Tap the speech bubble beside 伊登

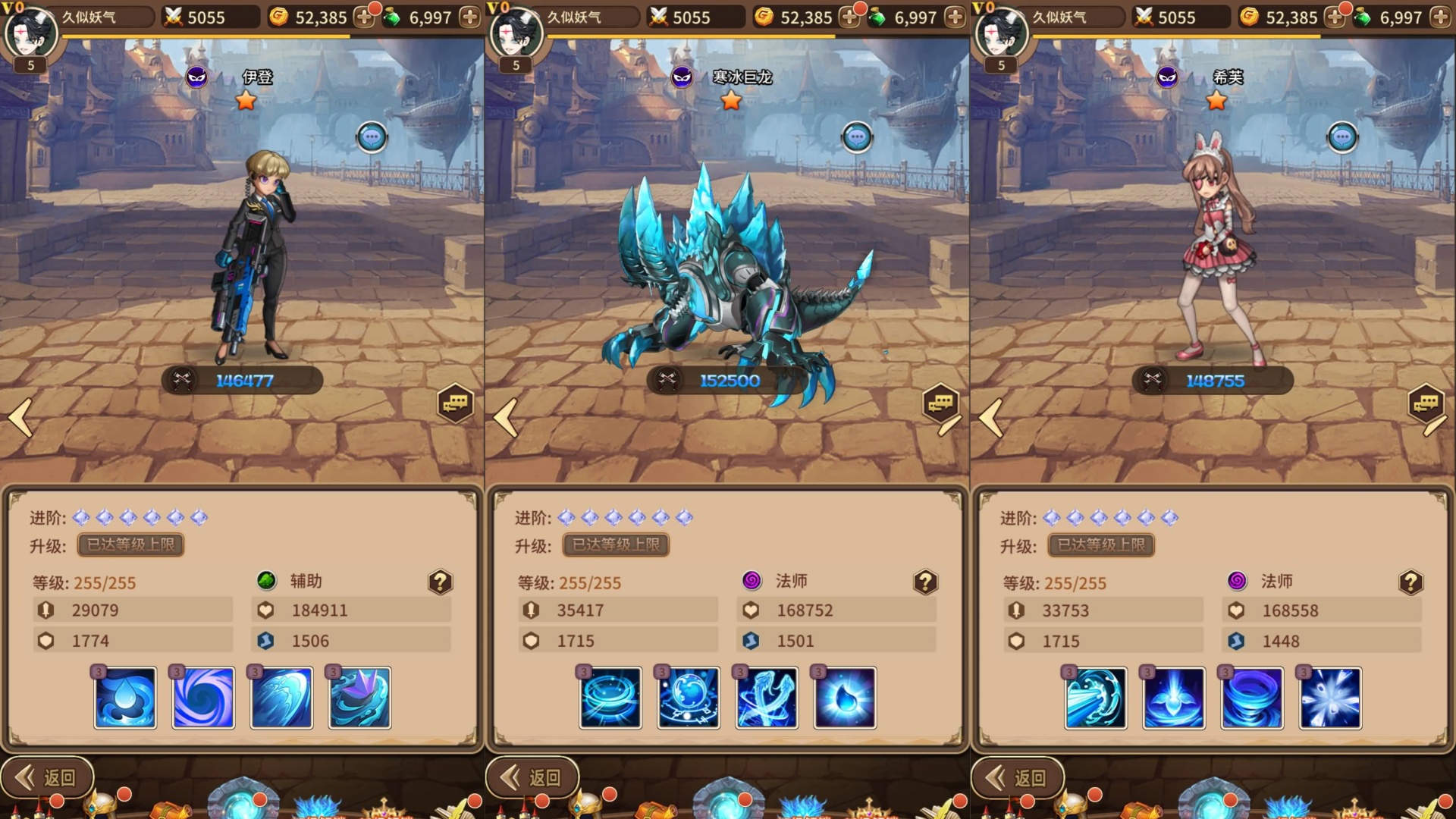point(372,138)
